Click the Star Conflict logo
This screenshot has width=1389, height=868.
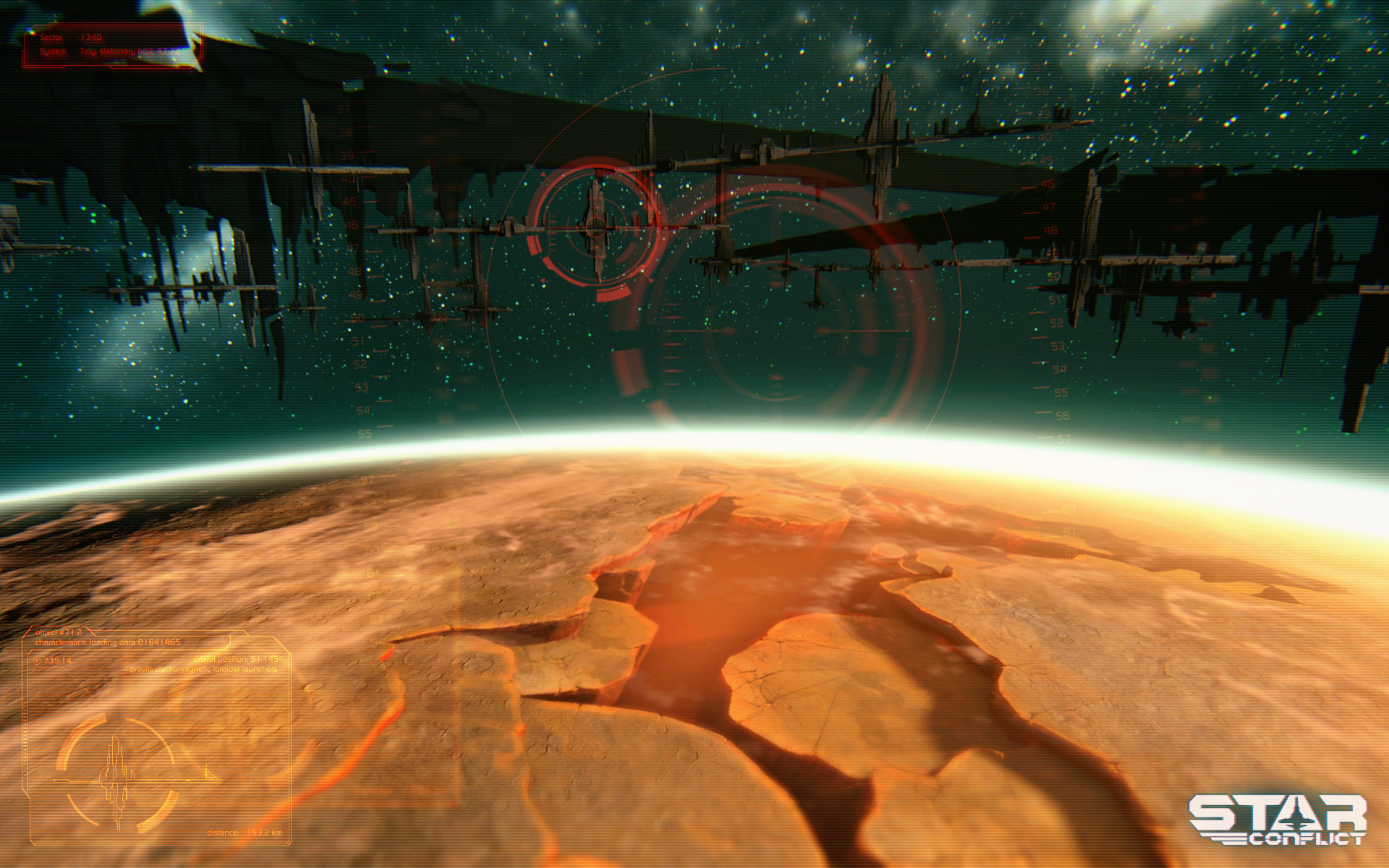[x=1278, y=820]
